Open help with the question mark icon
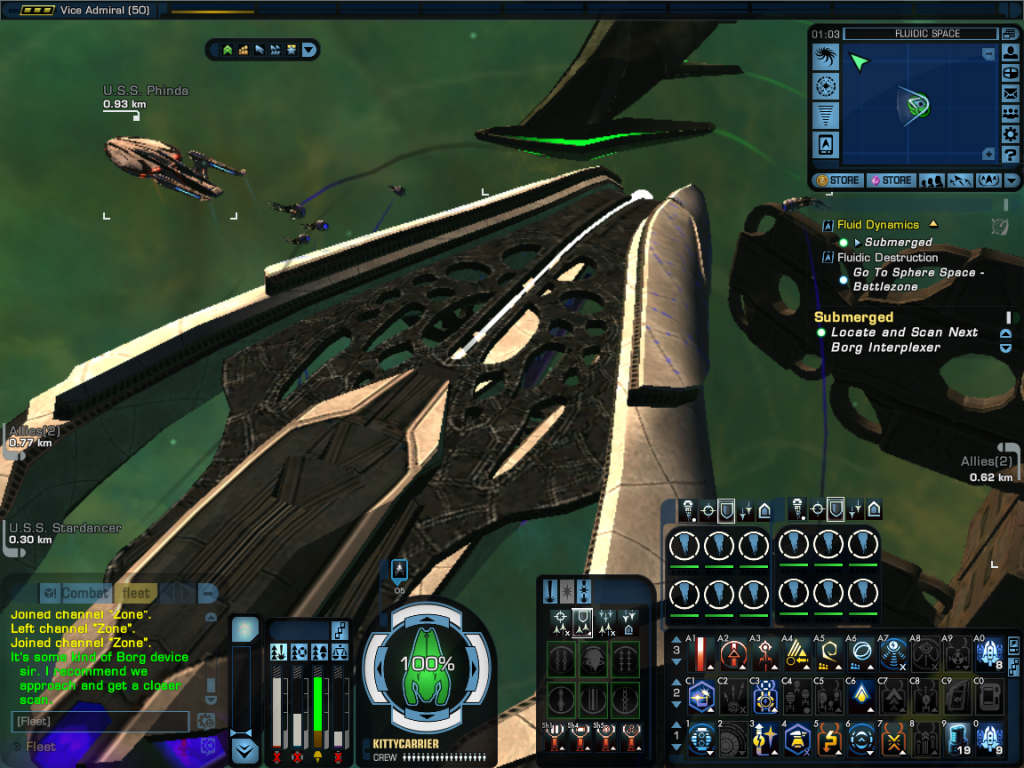The height and width of the screenshot is (768, 1024). pos(1010,155)
